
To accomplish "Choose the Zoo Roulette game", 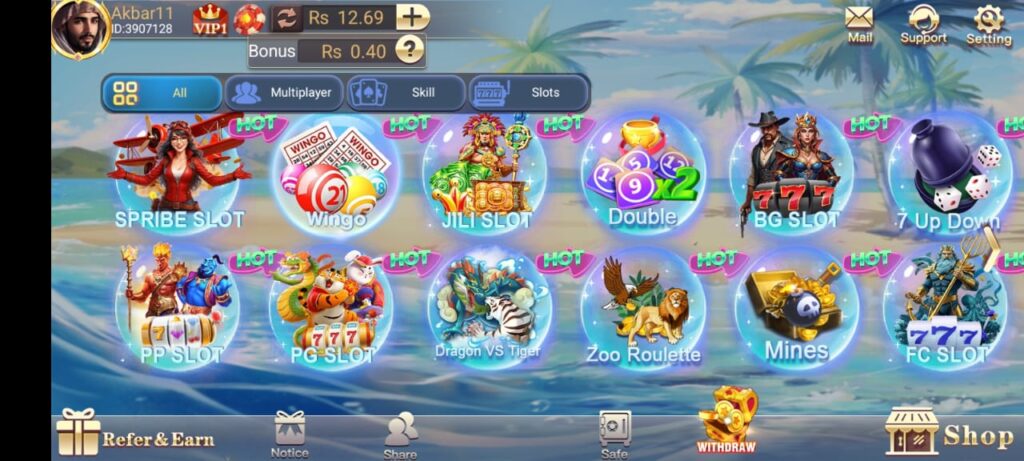I will click(x=643, y=308).
